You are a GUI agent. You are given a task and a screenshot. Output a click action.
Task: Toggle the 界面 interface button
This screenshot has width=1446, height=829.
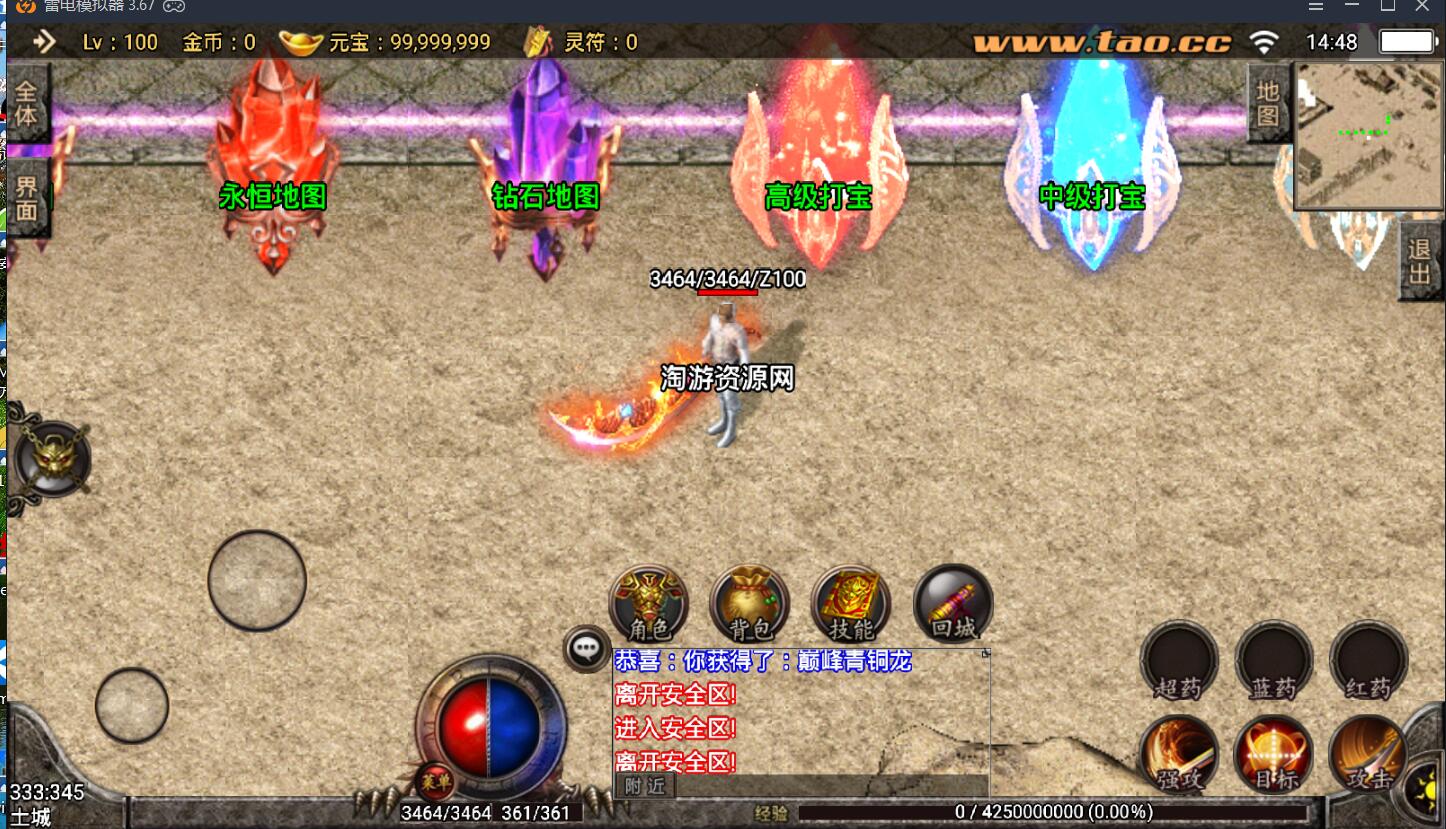point(26,198)
